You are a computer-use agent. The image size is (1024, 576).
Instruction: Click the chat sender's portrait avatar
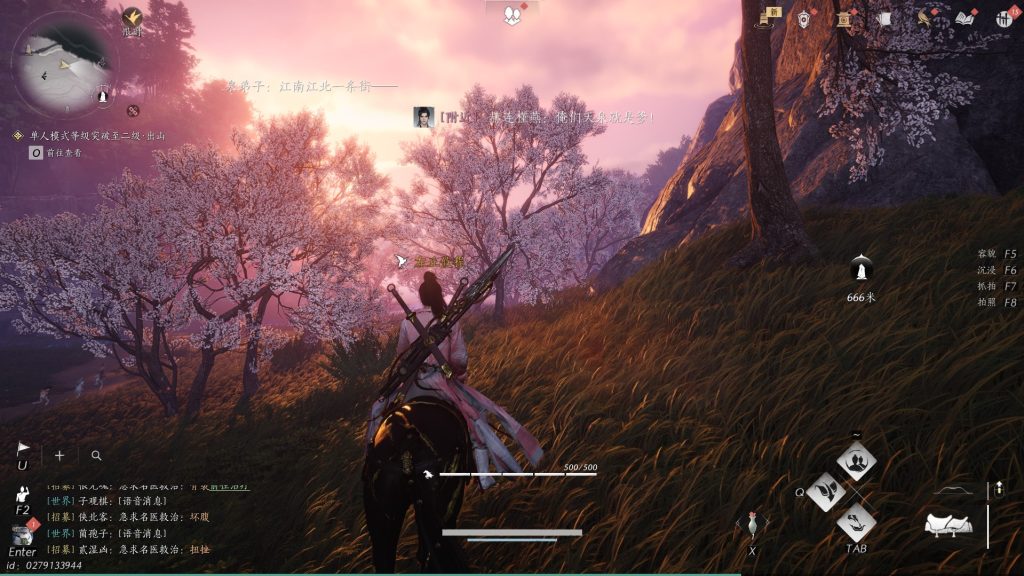coord(423,117)
